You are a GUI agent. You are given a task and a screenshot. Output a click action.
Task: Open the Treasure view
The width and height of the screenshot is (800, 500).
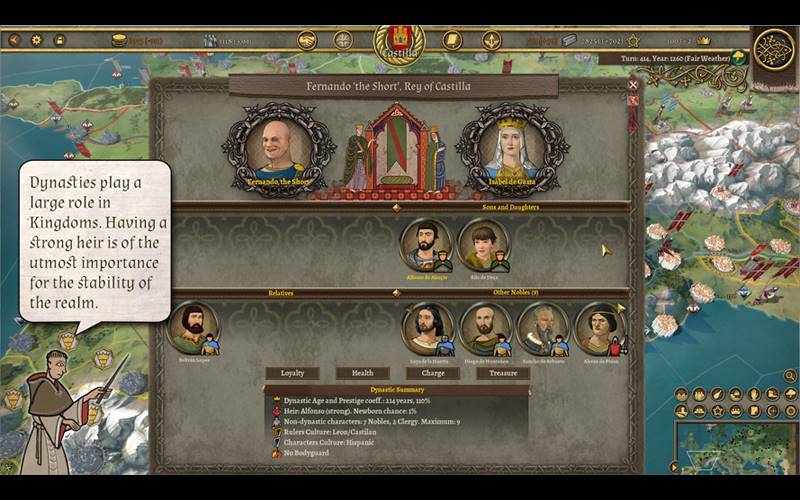pyautogui.click(x=503, y=373)
